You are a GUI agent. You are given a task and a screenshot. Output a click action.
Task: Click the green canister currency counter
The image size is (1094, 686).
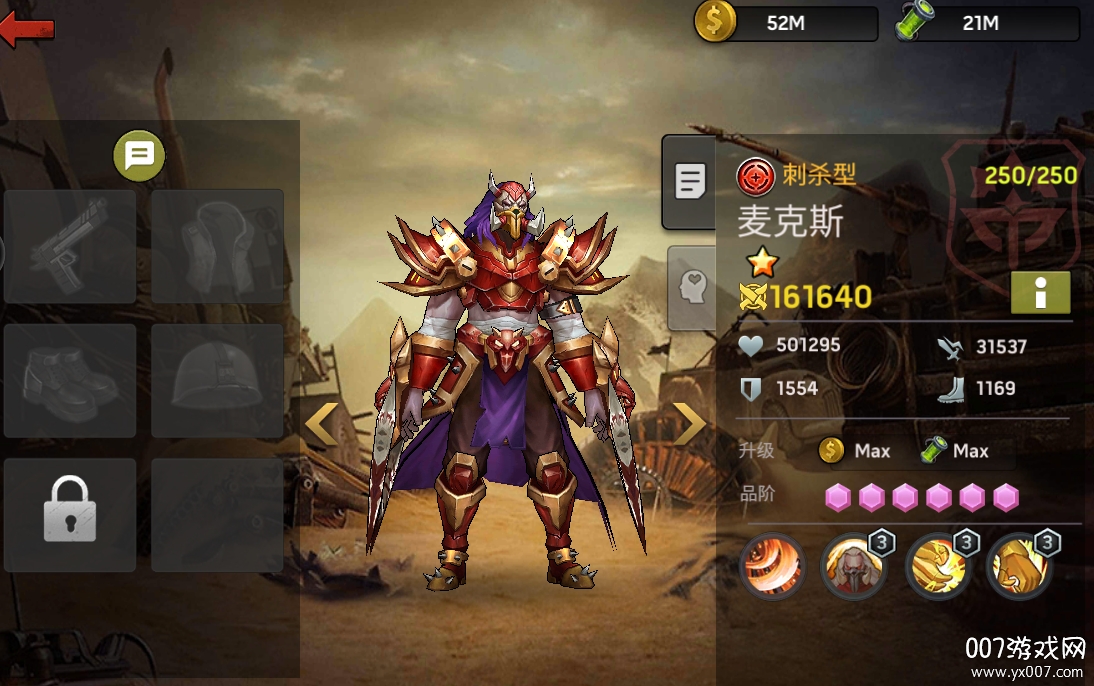tap(987, 23)
